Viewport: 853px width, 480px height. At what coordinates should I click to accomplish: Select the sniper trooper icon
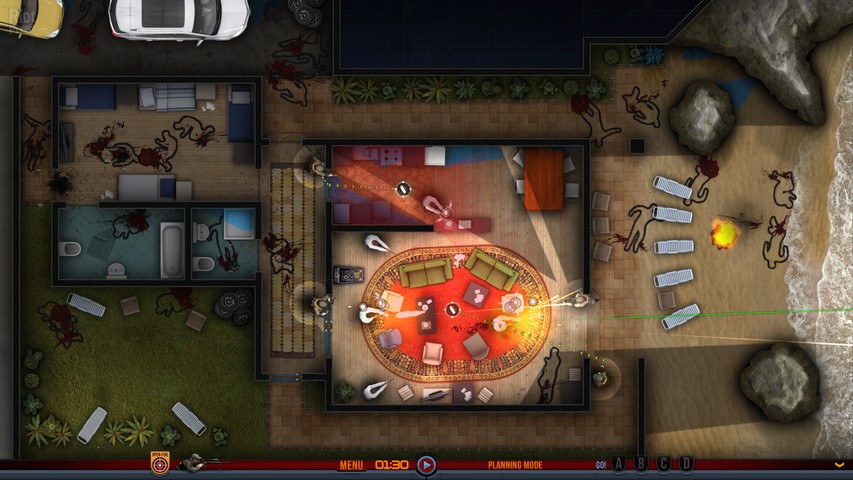(x=196, y=463)
